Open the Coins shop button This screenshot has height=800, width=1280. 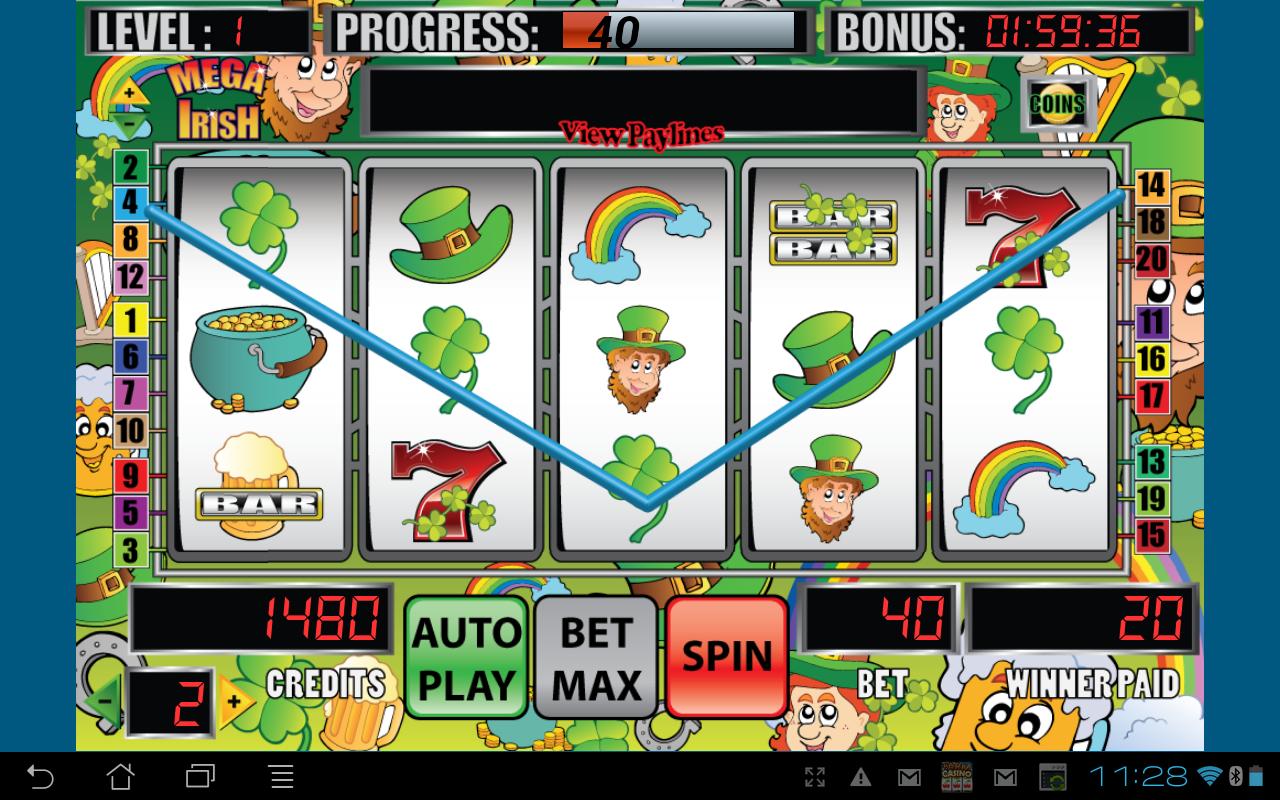point(1057,103)
